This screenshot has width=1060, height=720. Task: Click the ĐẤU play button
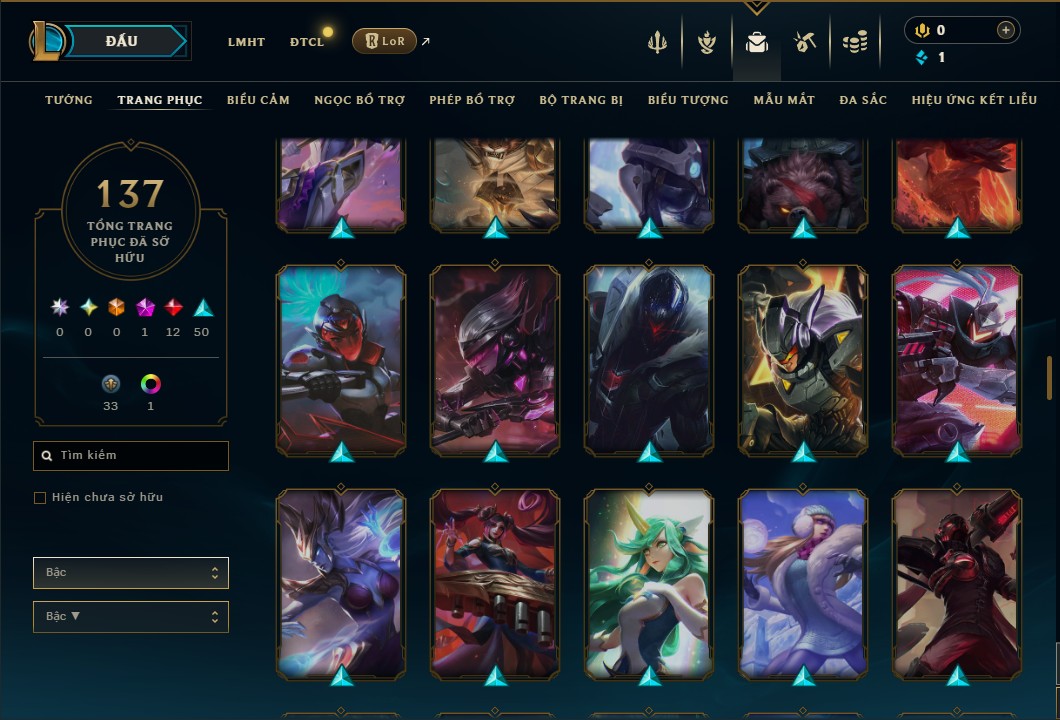click(122, 41)
